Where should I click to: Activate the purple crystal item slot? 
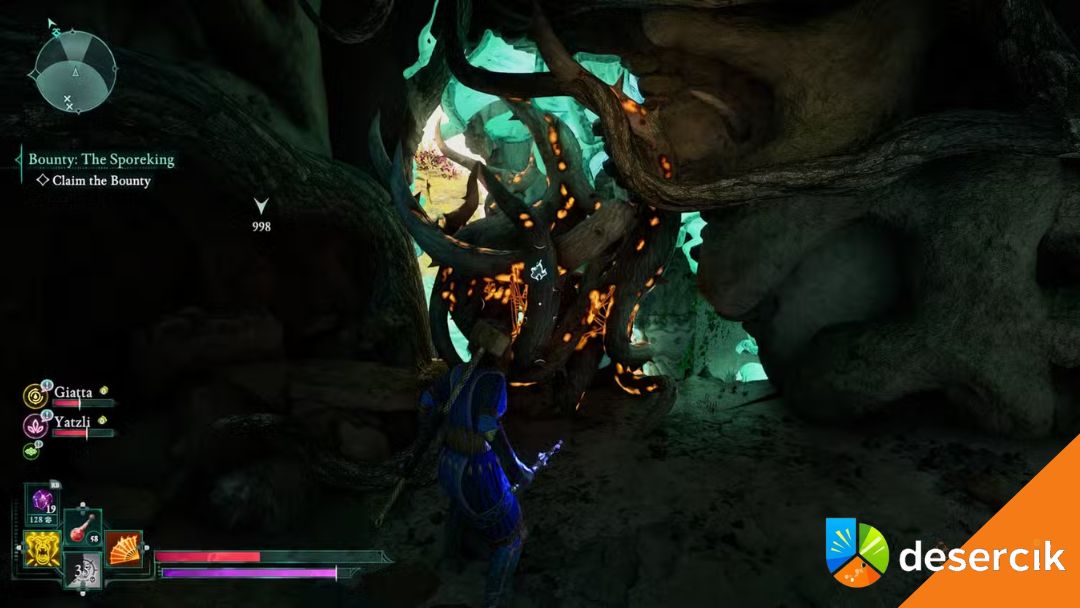[42, 502]
